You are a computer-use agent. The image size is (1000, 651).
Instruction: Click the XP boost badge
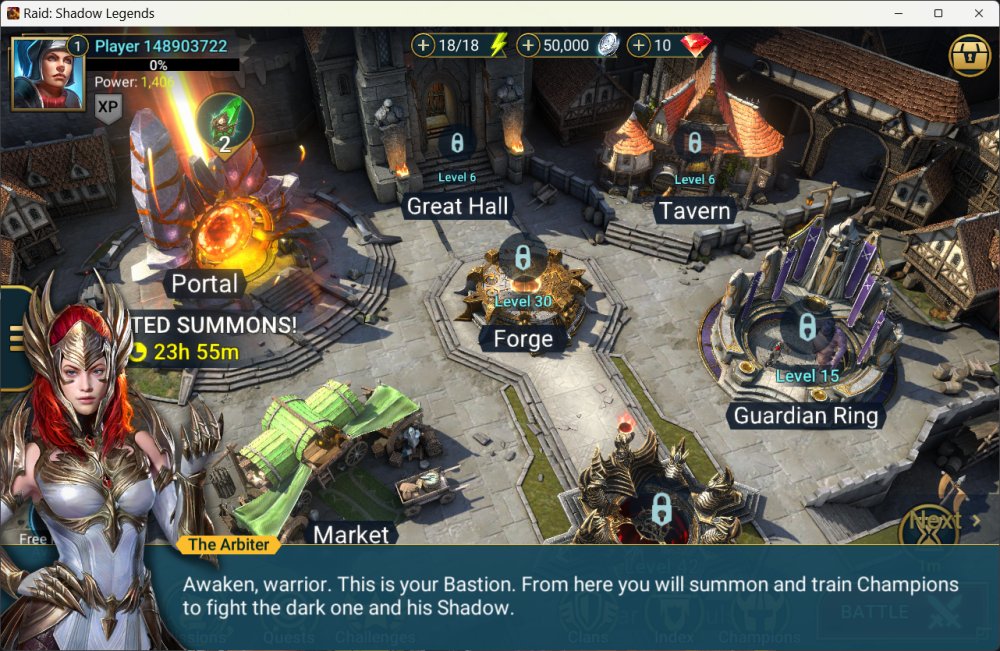(x=108, y=108)
